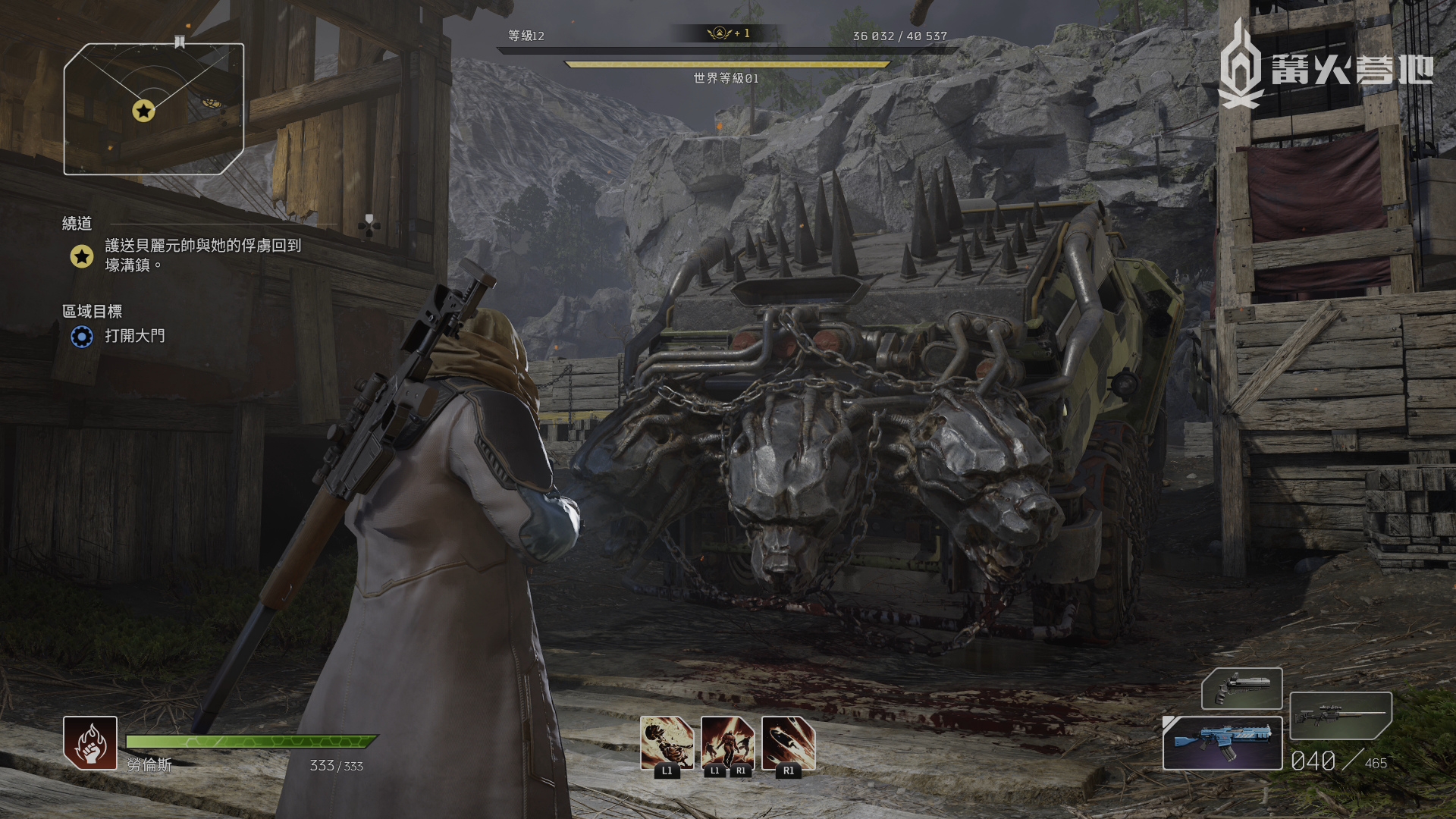The height and width of the screenshot is (819, 1456).
Task: Switch to the scoped sniper rifle slot
Action: [1340, 715]
